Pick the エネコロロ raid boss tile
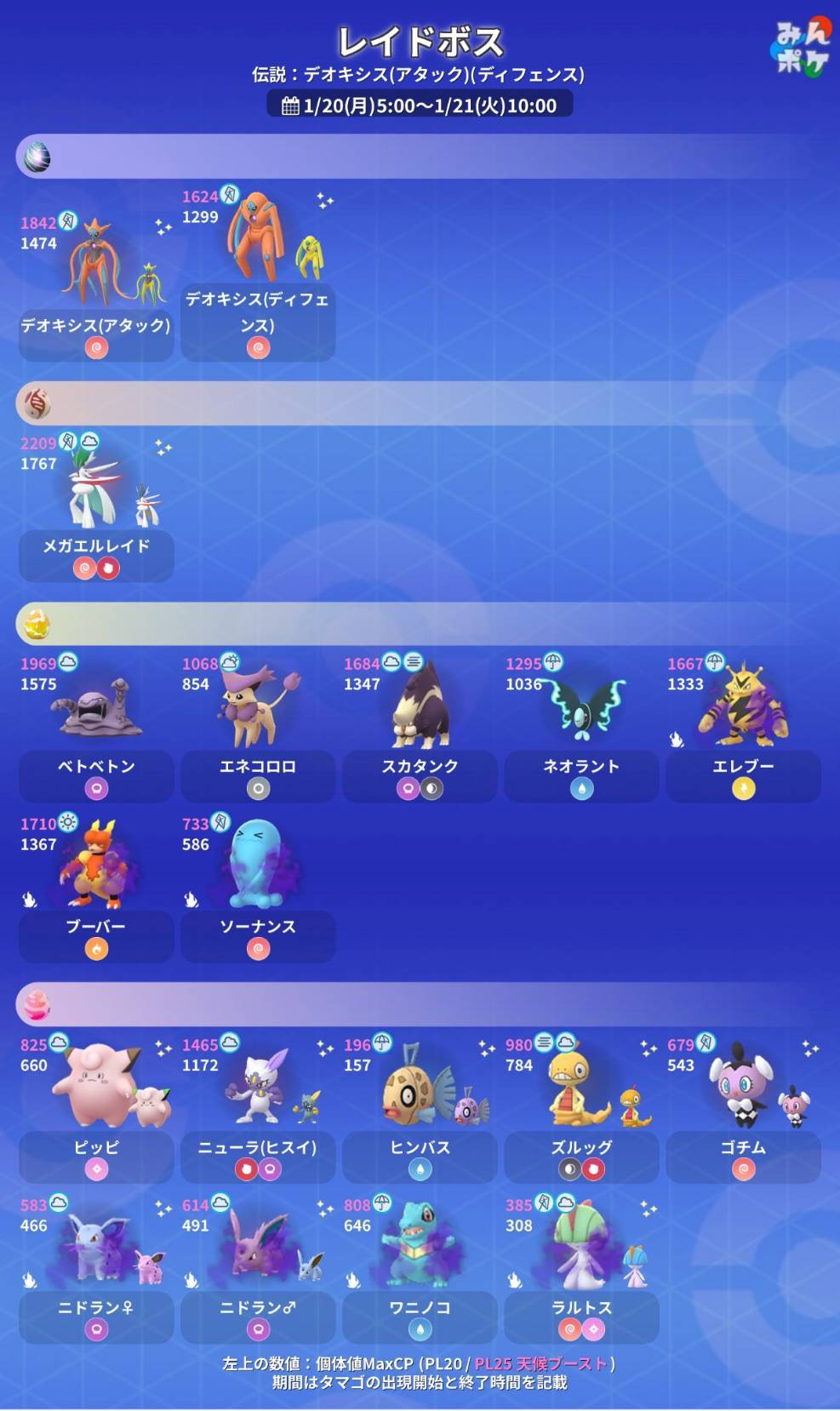This screenshot has height=1411, width=840. [x=258, y=728]
